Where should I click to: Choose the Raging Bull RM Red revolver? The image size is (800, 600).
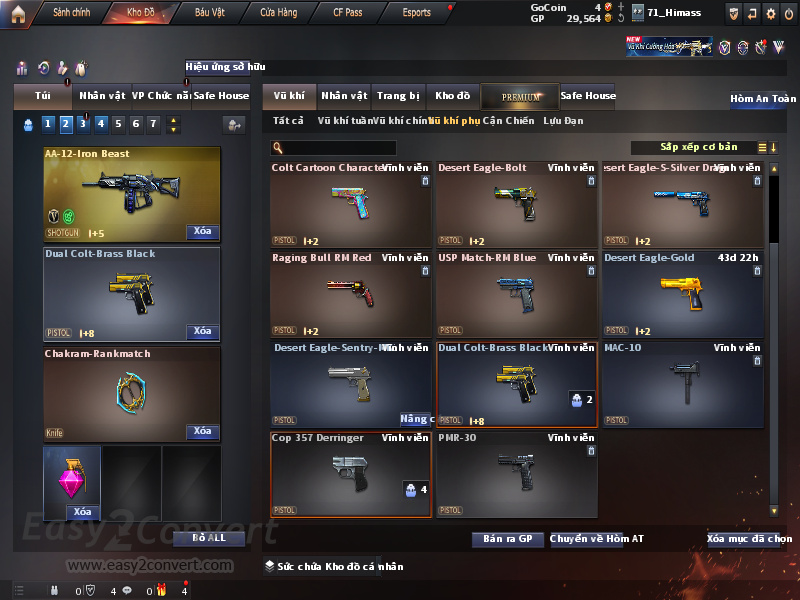tap(350, 292)
